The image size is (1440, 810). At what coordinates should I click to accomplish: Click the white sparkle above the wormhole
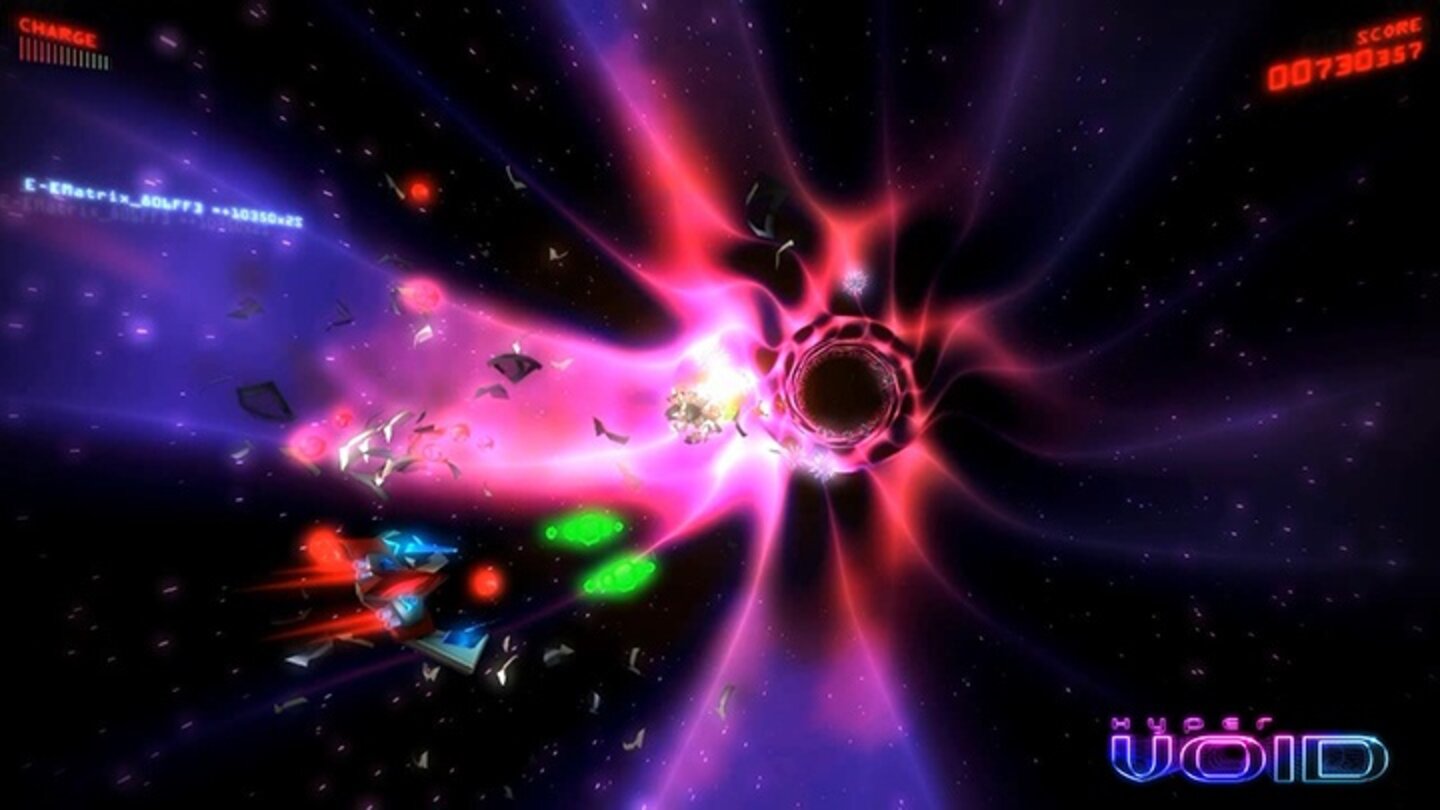pyautogui.click(x=855, y=280)
